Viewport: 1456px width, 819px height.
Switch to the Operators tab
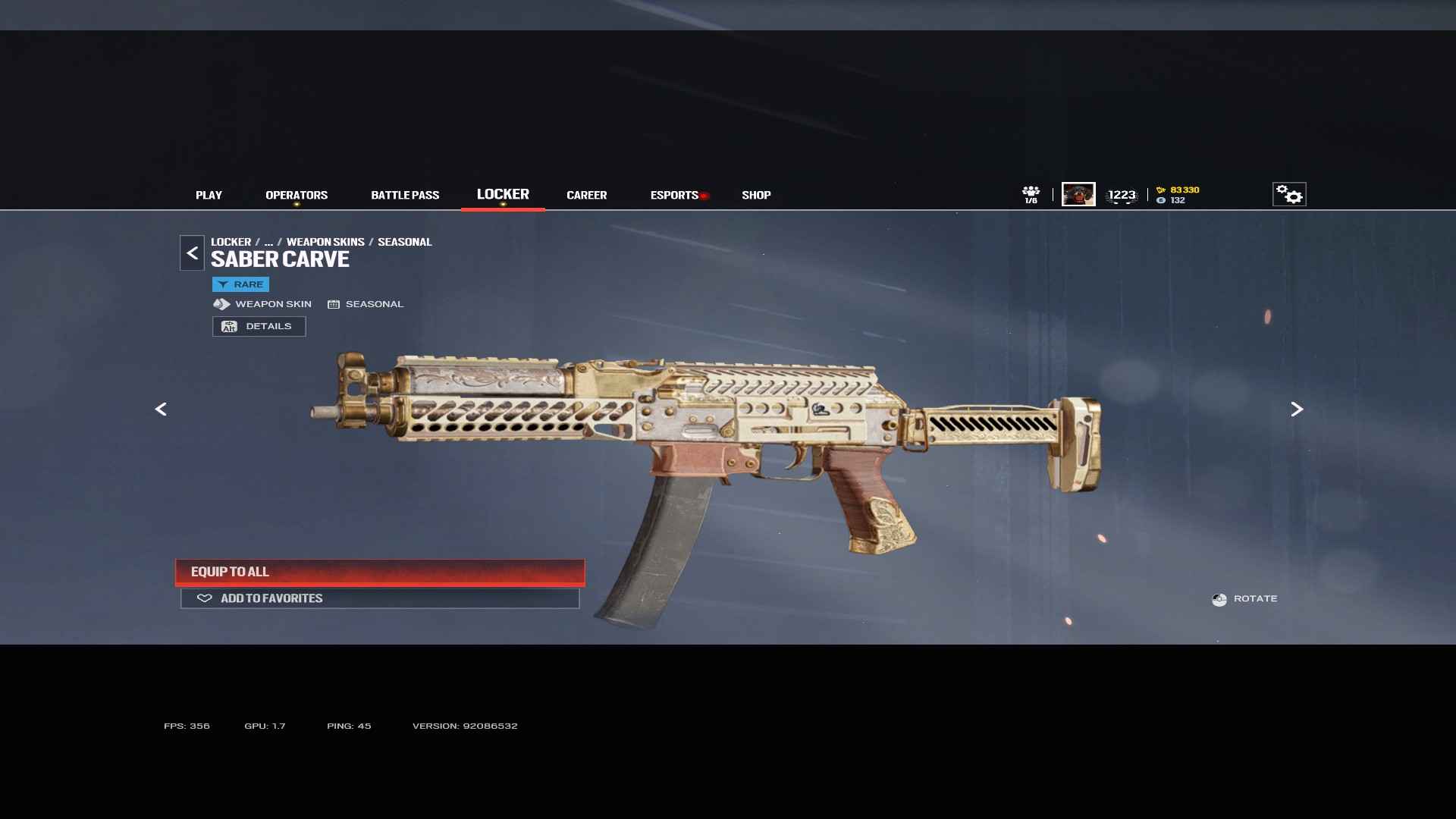pyautogui.click(x=297, y=195)
